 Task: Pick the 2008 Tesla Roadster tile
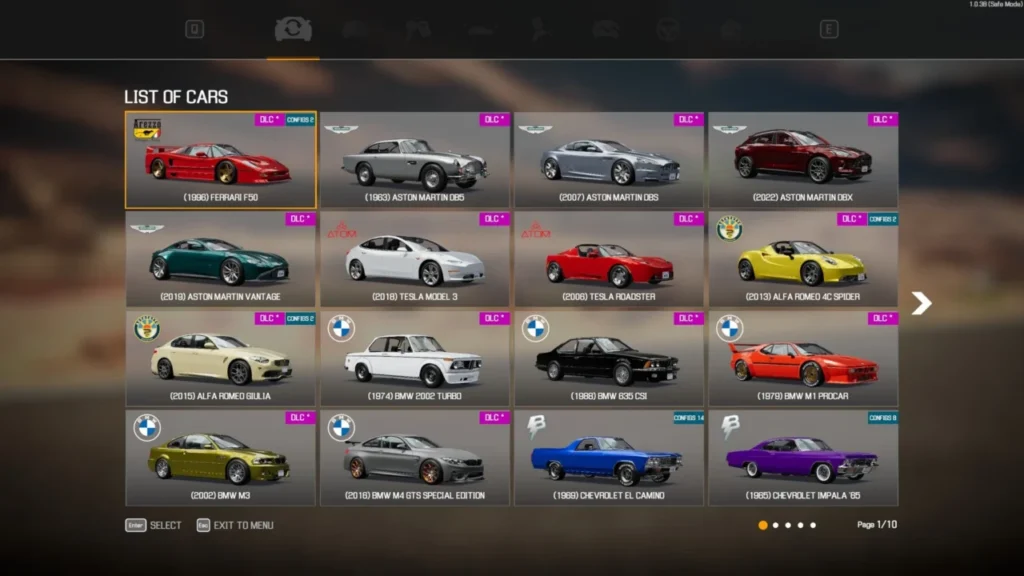(x=609, y=259)
